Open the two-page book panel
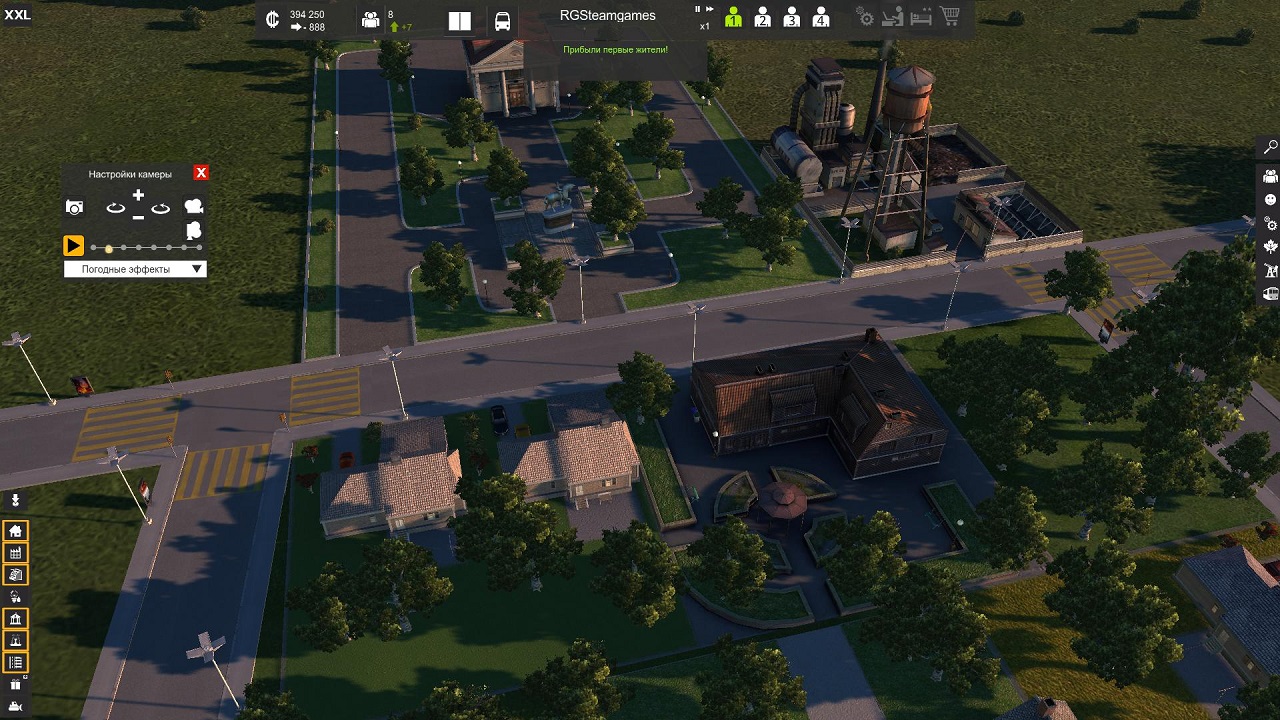Screen dimensions: 1280x720 tap(459, 21)
